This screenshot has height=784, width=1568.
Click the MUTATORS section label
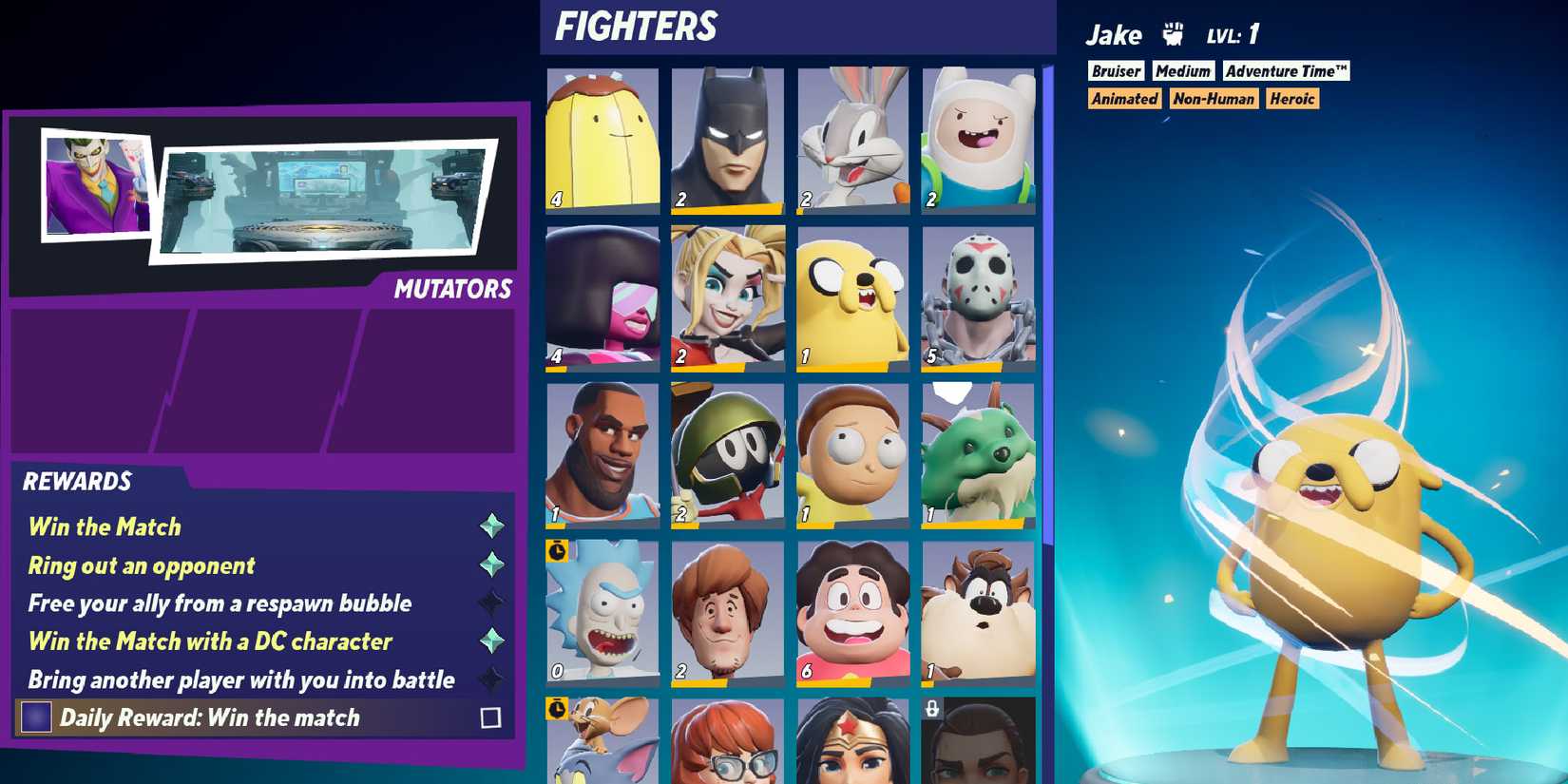click(x=453, y=288)
